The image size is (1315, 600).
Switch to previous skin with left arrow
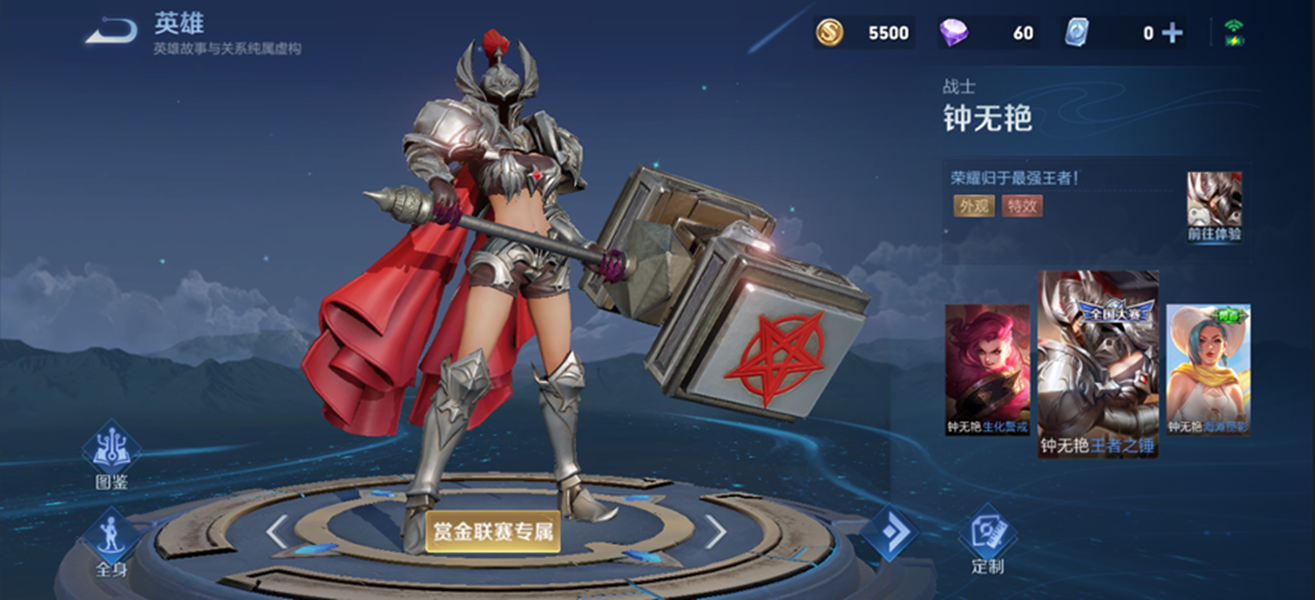[x=277, y=532]
